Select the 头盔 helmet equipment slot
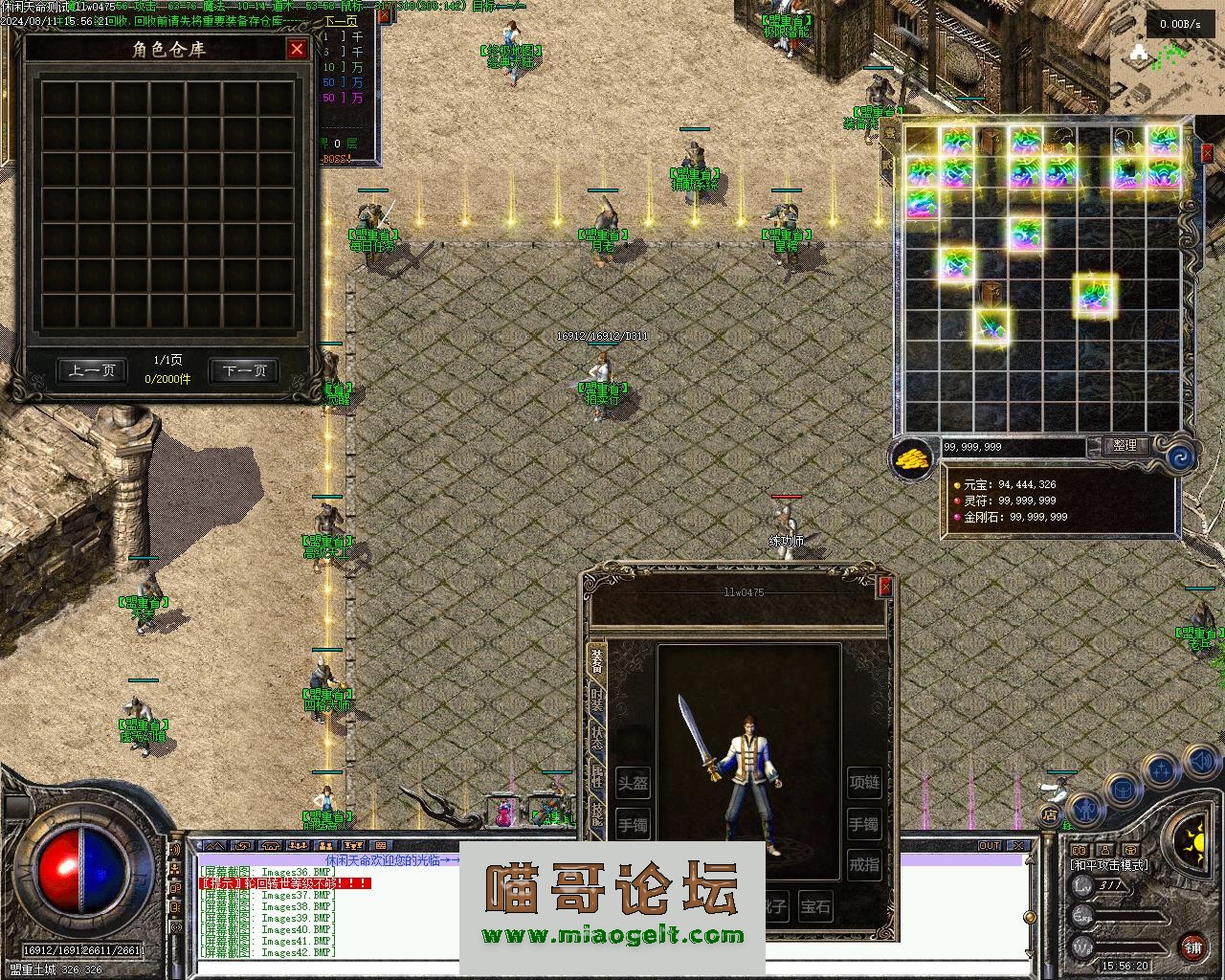The image size is (1225, 980). click(633, 783)
